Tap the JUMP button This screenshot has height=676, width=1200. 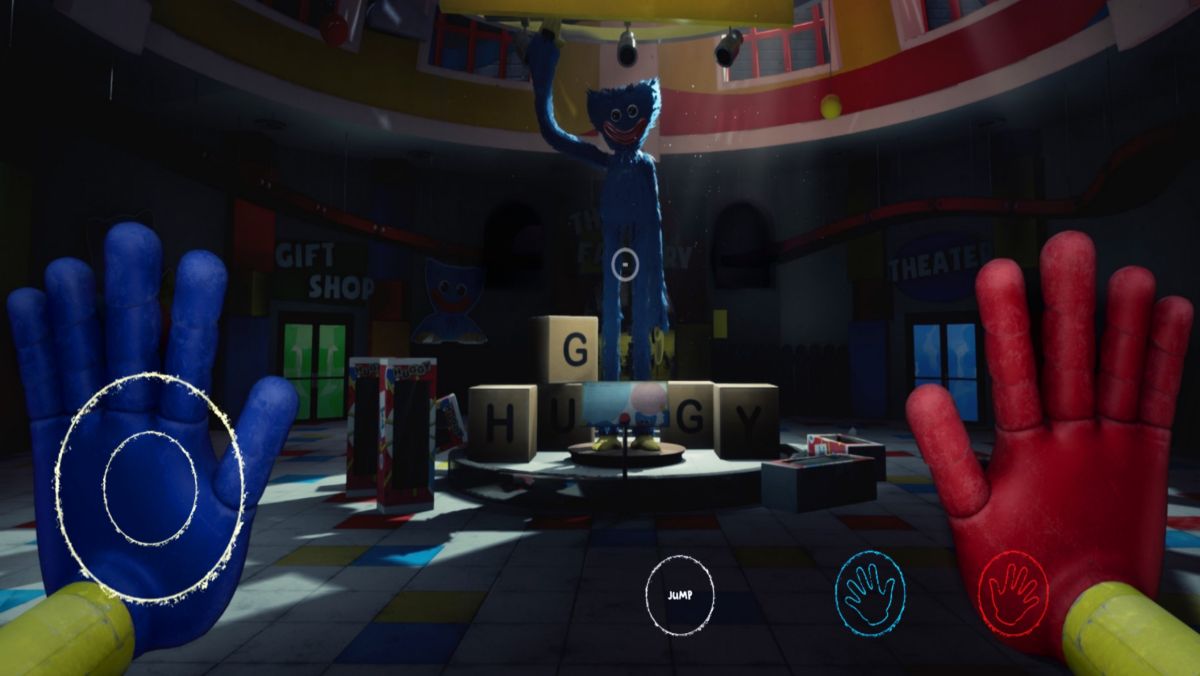[x=680, y=595]
